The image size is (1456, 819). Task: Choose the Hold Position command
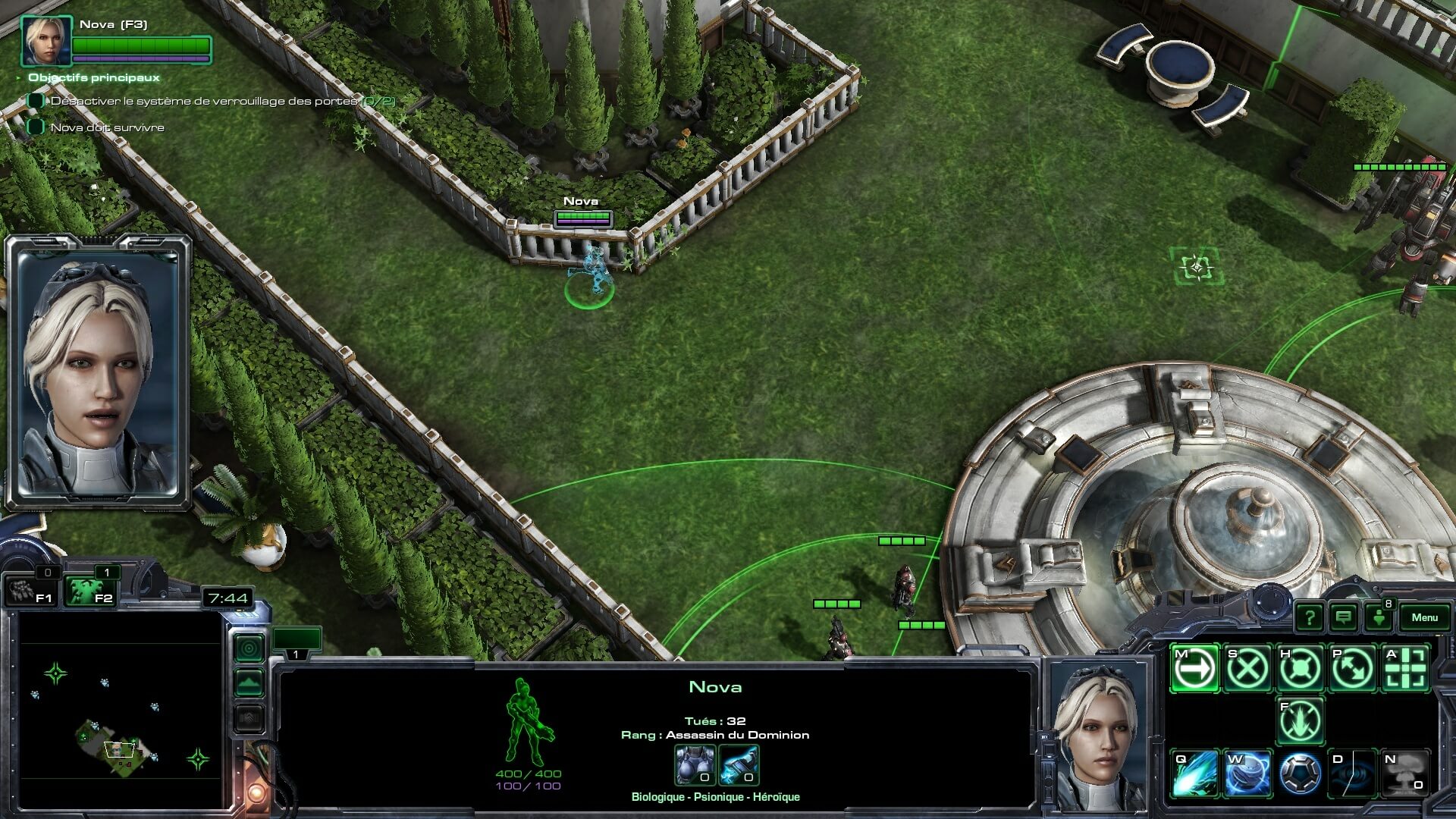pyautogui.click(x=1300, y=669)
